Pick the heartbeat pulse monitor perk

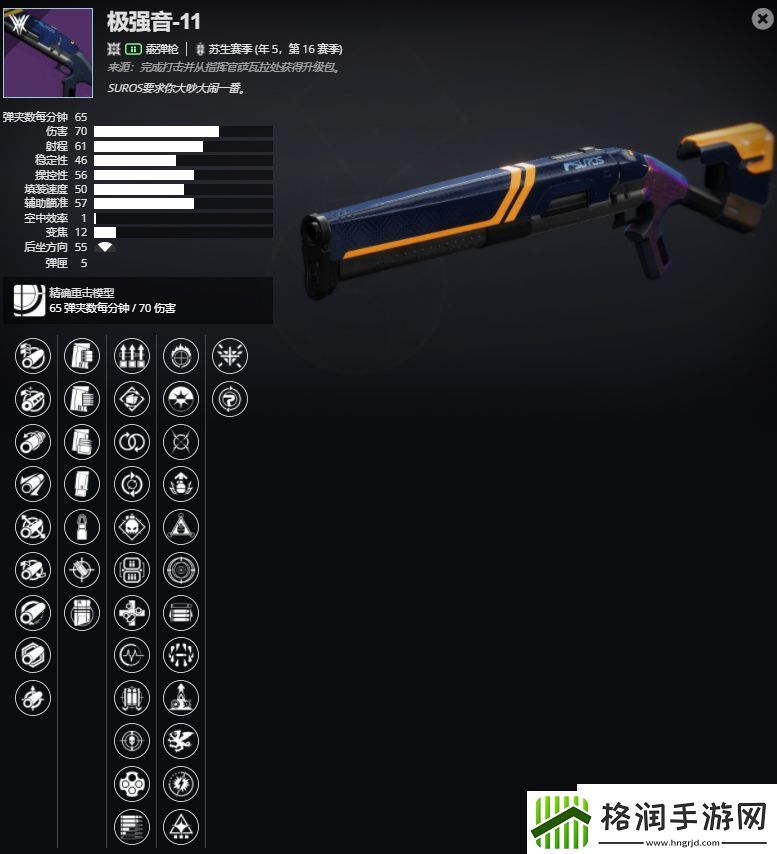pyautogui.click(x=132, y=656)
